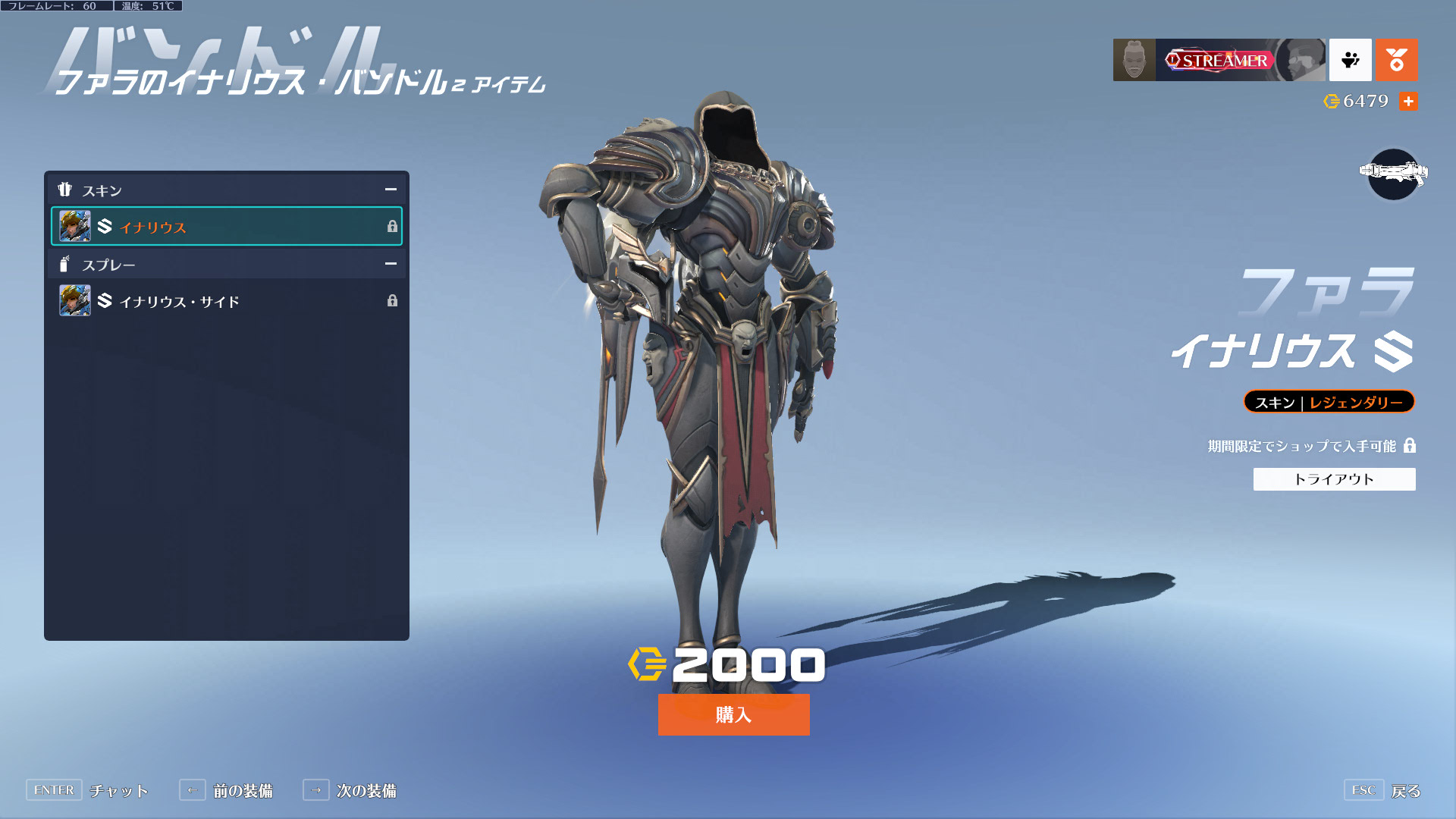Open the social group icon
Image resolution: width=1456 pixels, height=819 pixels.
click(x=1350, y=60)
